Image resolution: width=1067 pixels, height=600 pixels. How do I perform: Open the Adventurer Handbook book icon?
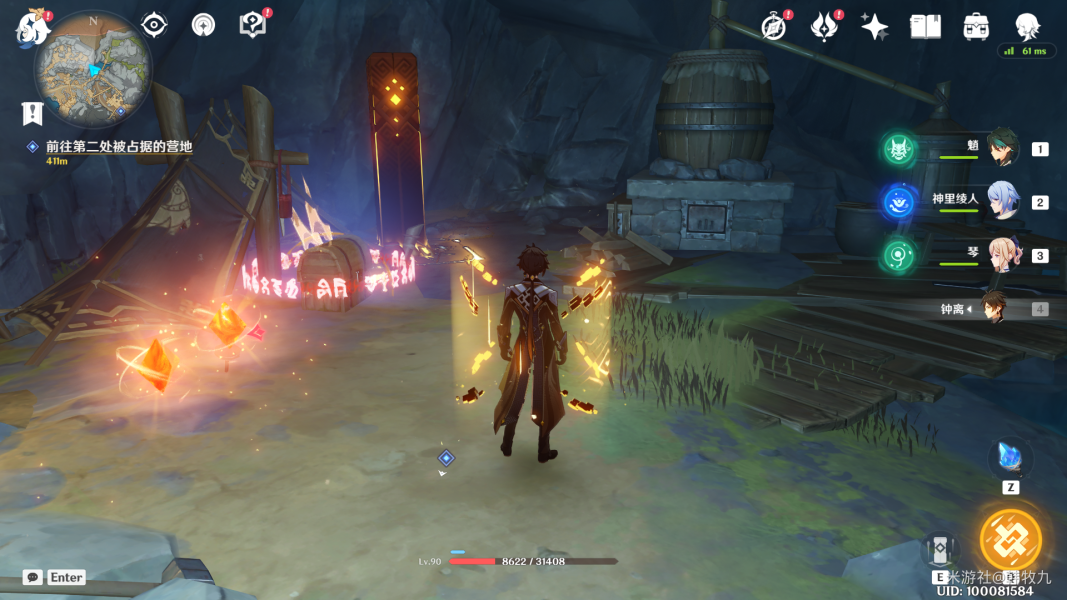pyautogui.click(x=925, y=27)
